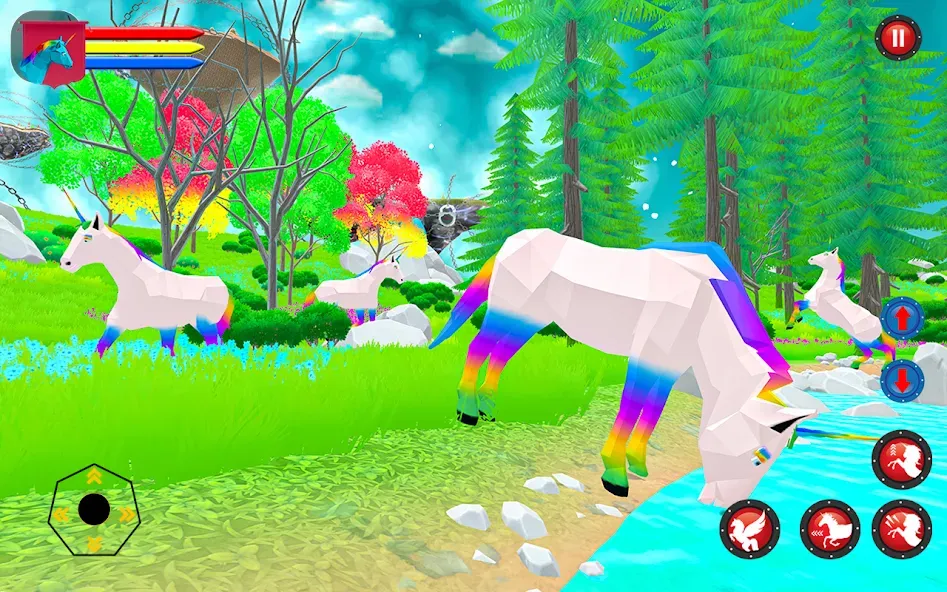Pause the game with the red pause button

[x=897, y=39]
